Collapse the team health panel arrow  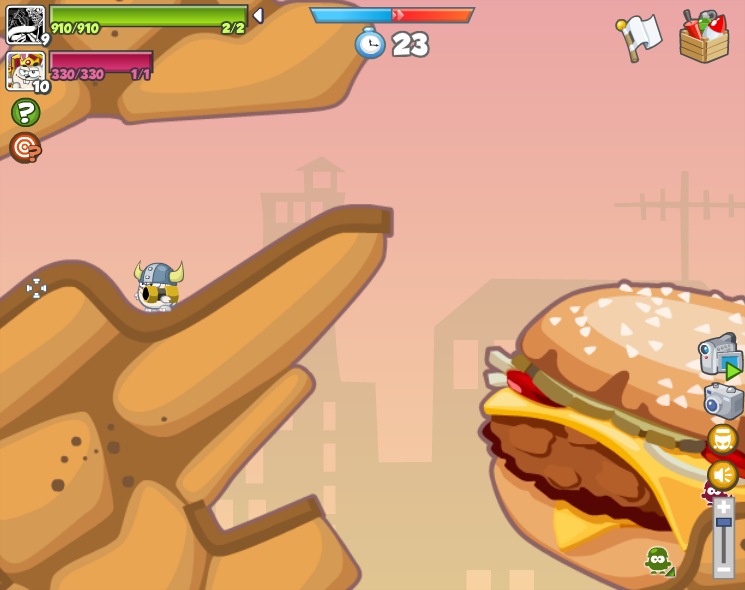(x=258, y=16)
